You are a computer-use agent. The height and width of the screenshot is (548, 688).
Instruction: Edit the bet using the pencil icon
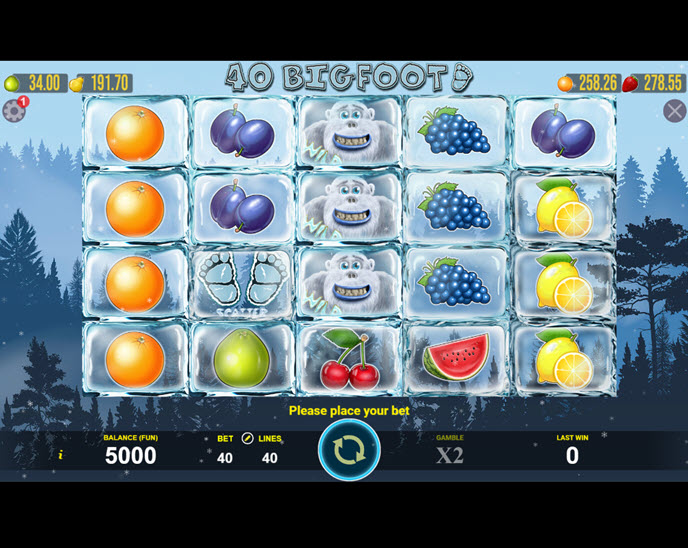pos(247,438)
